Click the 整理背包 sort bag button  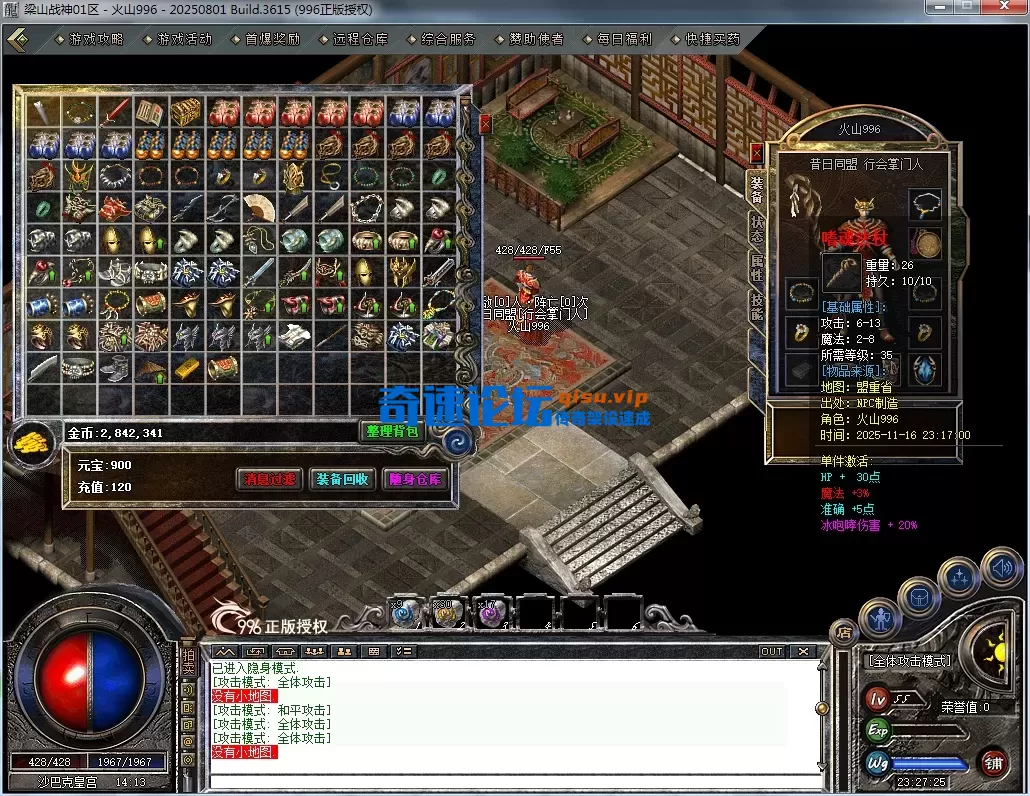coord(392,431)
